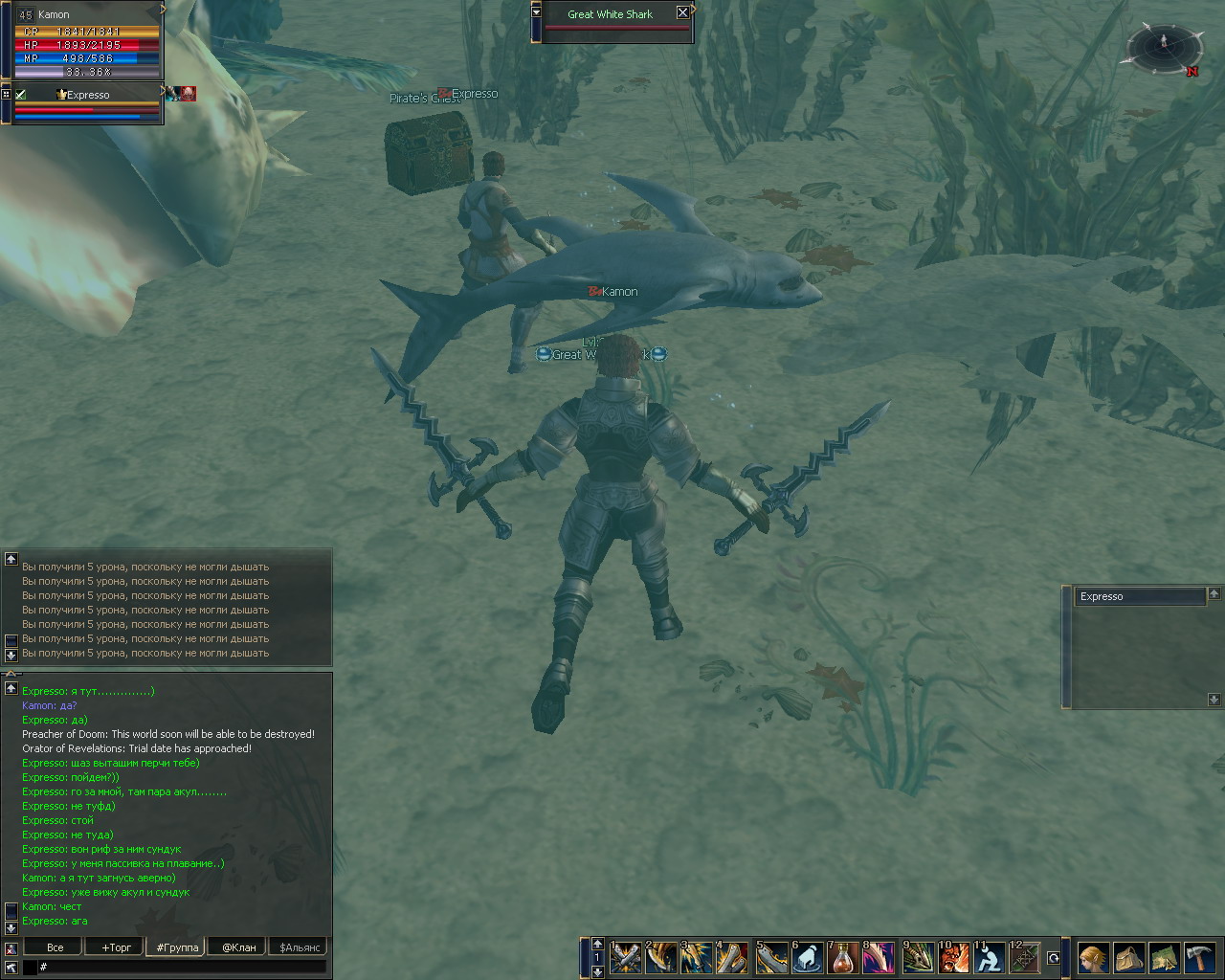
Task: Close the Great White Shark target window
Action: pyautogui.click(x=682, y=13)
